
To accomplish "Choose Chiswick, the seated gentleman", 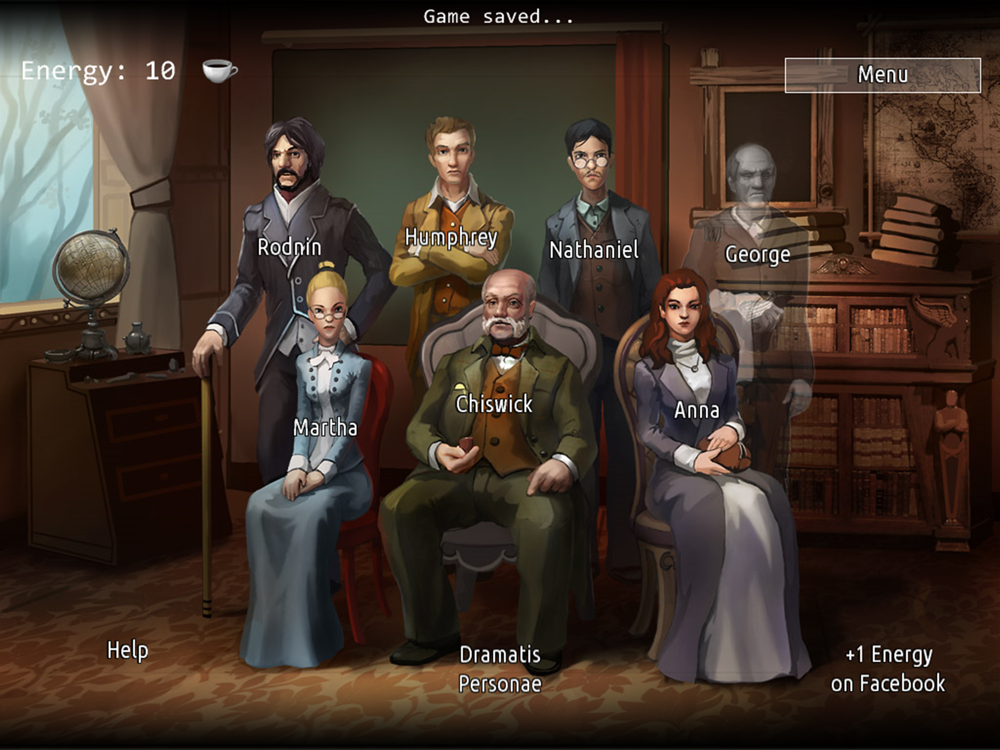I will pos(494,404).
